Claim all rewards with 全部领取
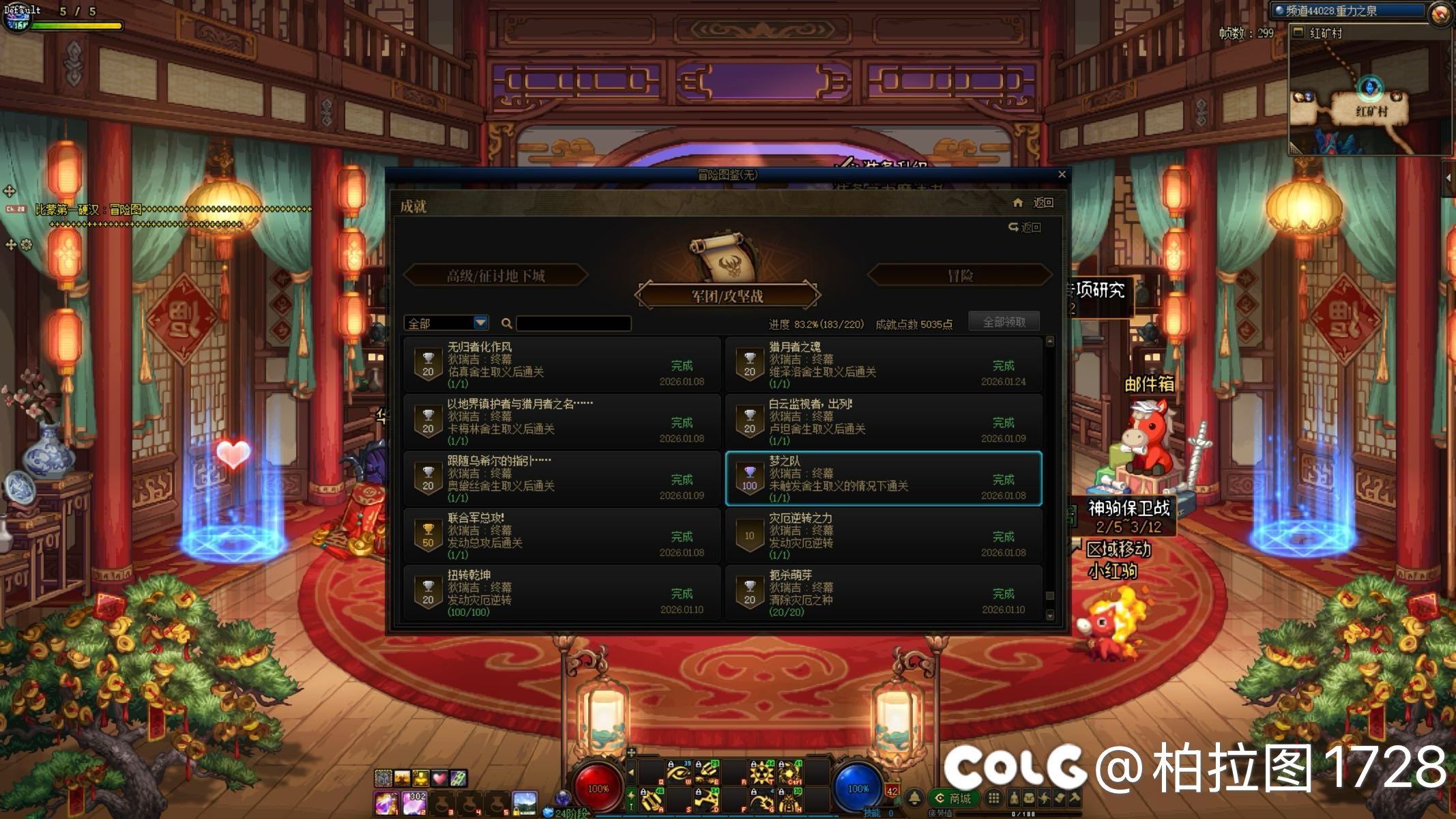 coord(1004,322)
